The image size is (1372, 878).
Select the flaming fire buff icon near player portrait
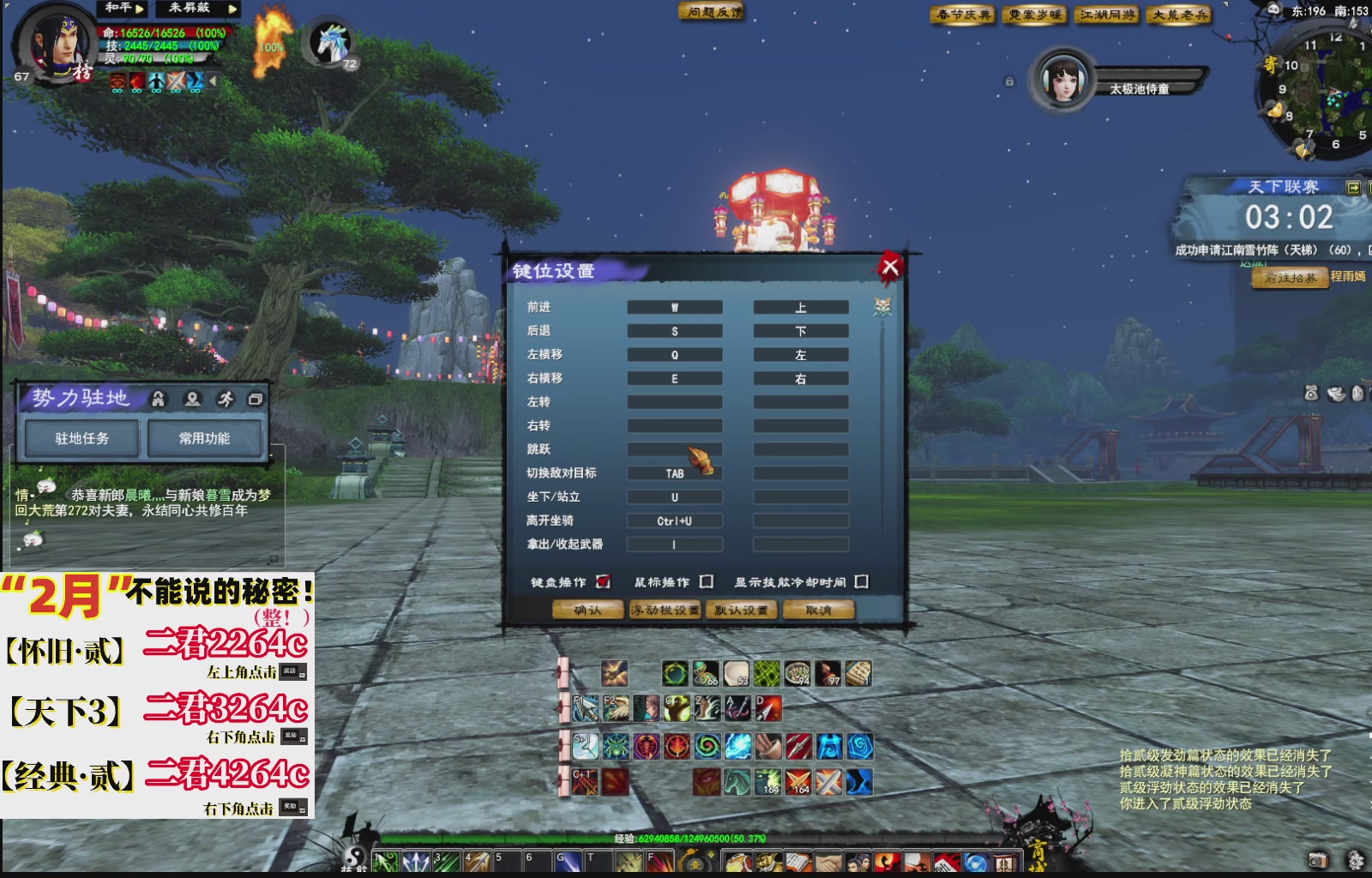tap(273, 40)
